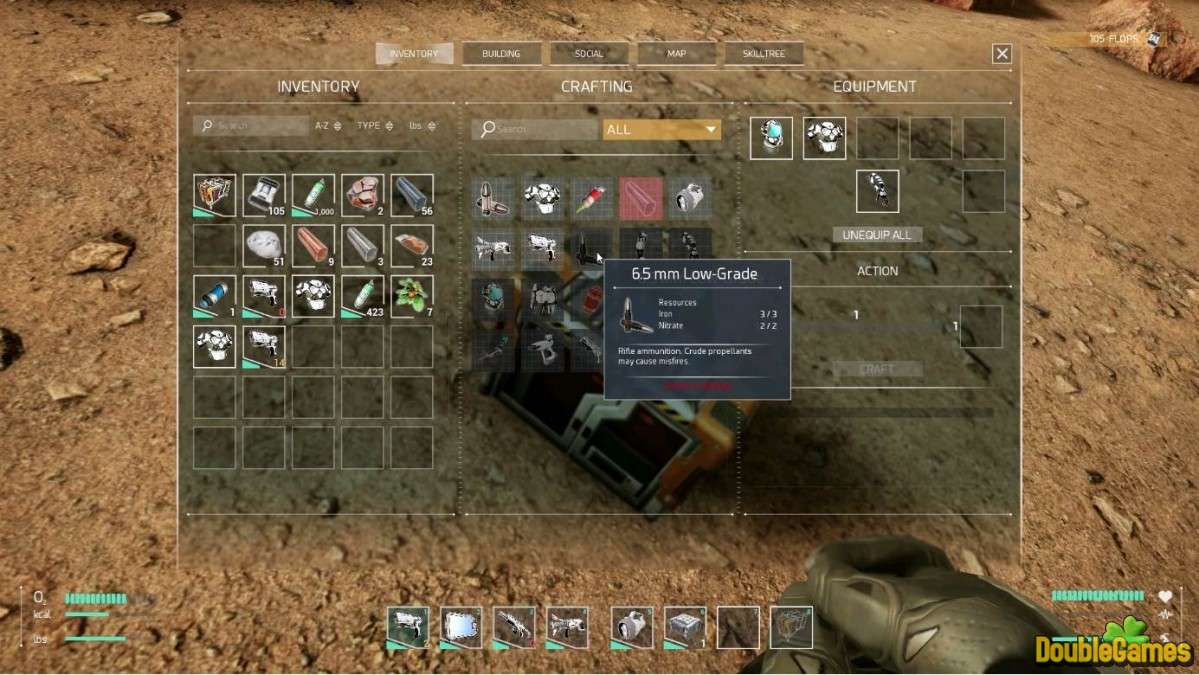Select the green canister with 423

point(363,296)
